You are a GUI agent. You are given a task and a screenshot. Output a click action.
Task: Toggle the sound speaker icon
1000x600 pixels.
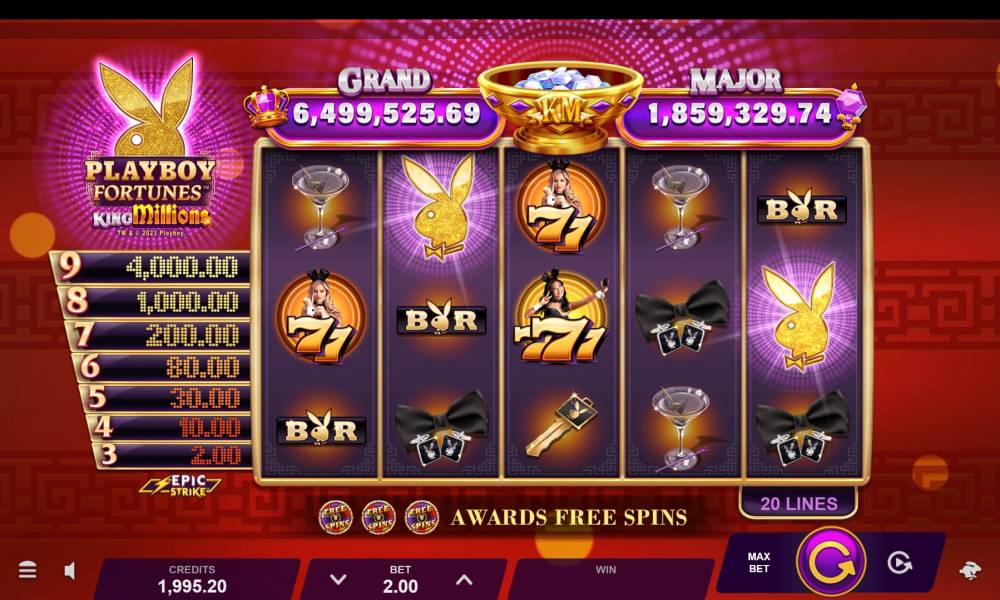point(70,570)
